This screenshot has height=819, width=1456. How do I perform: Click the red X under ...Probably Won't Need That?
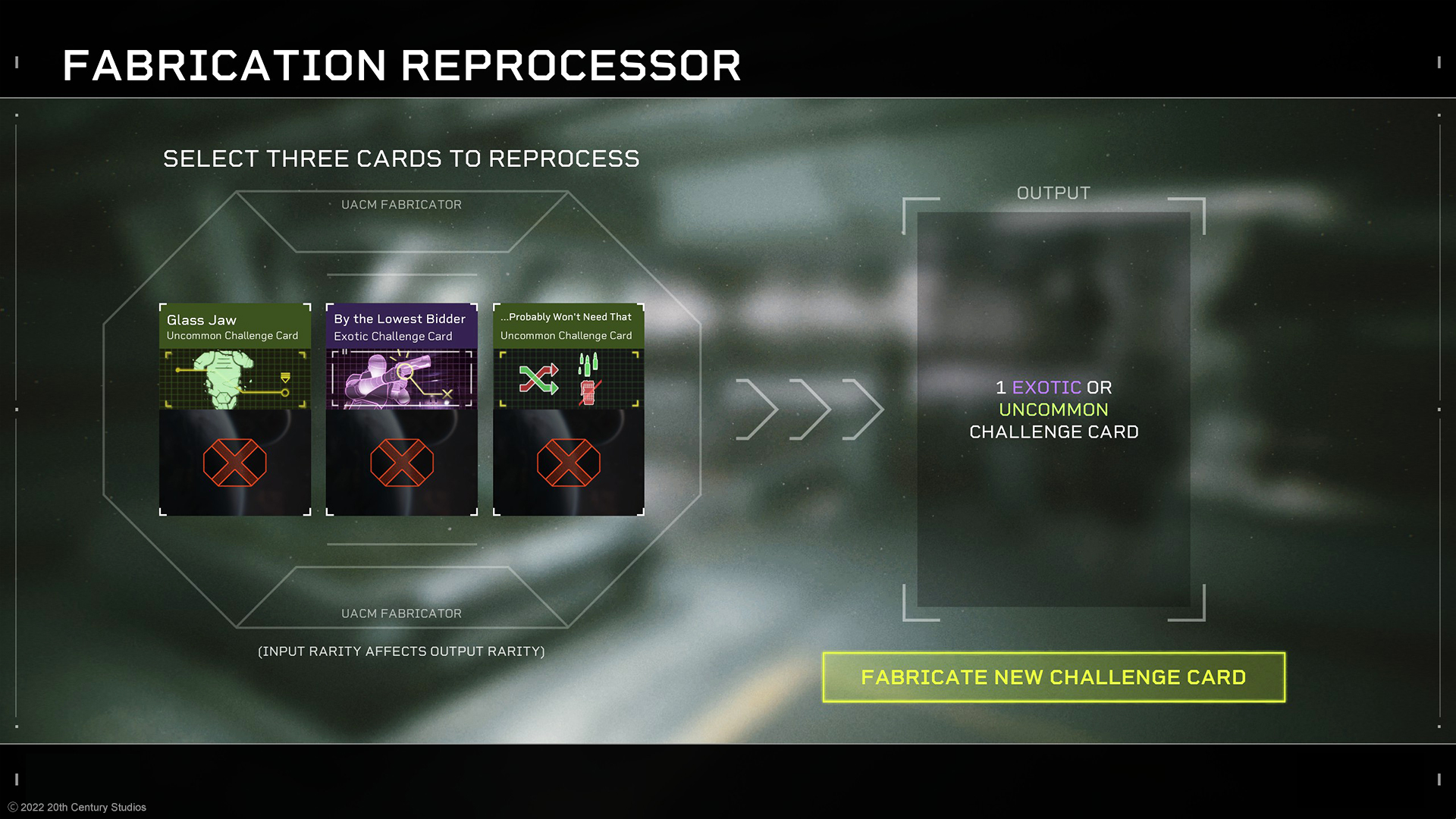568,462
